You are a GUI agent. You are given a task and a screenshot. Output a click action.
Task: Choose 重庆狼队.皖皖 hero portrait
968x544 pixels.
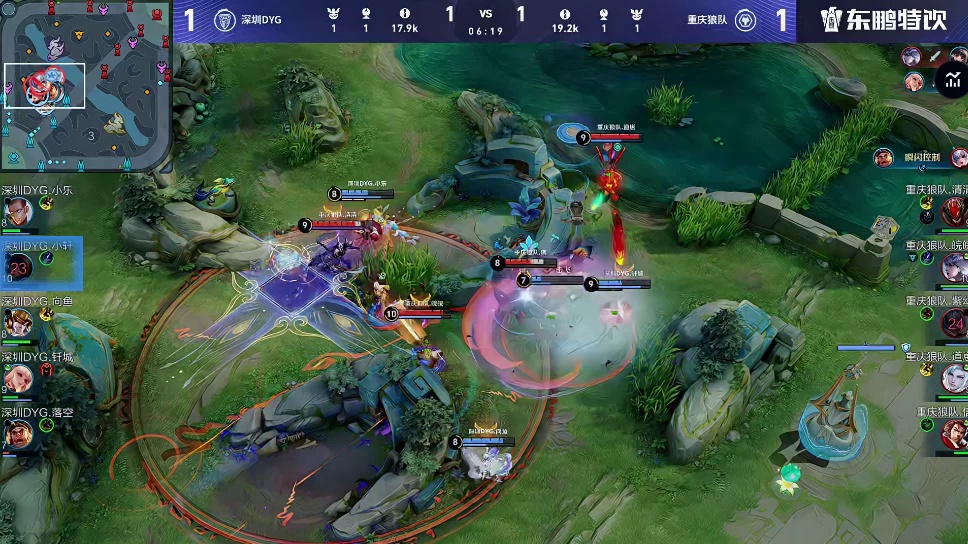pyautogui.click(x=953, y=266)
